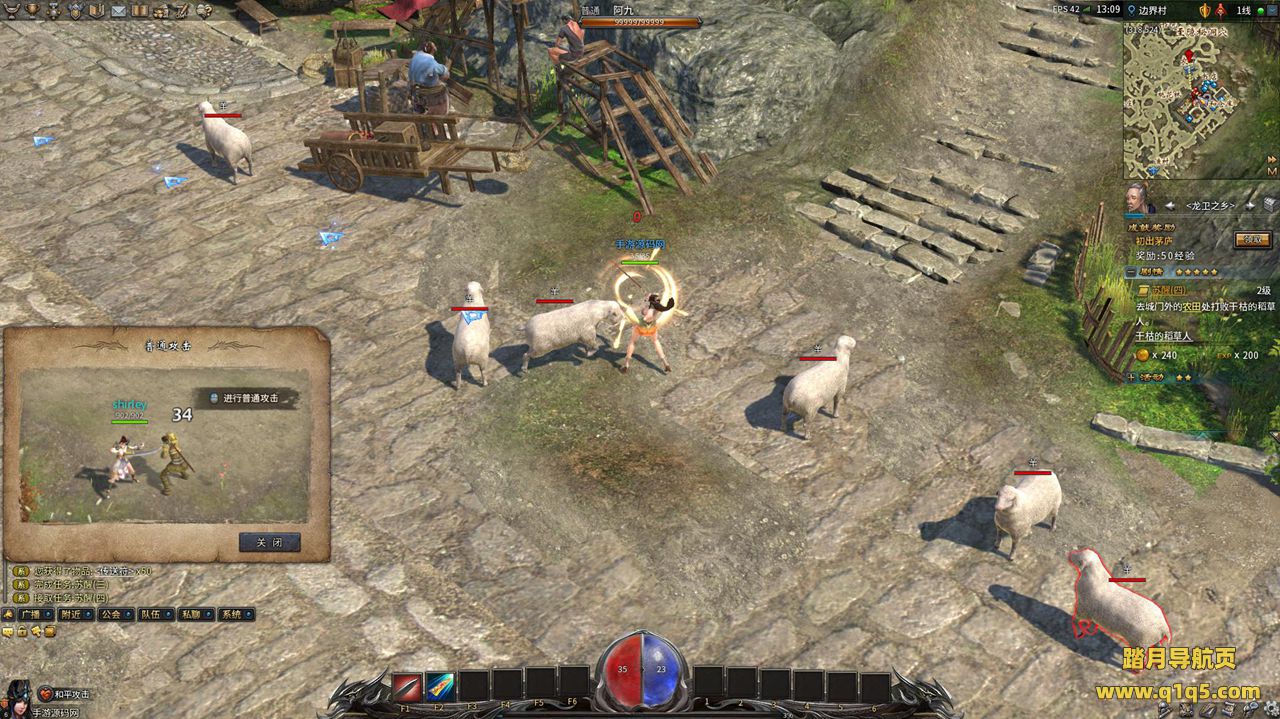Collapse the 剧情 story quest section

coord(1130,272)
